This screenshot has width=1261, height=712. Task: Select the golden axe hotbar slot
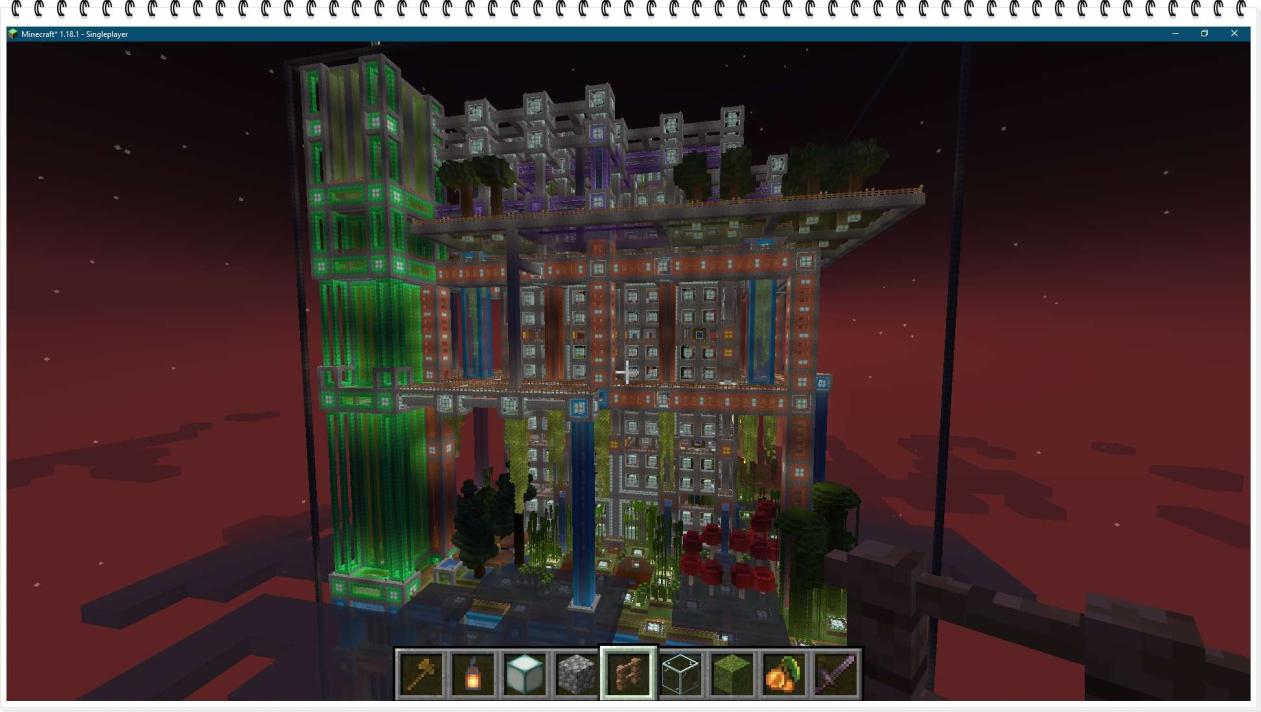[x=420, y=674]
